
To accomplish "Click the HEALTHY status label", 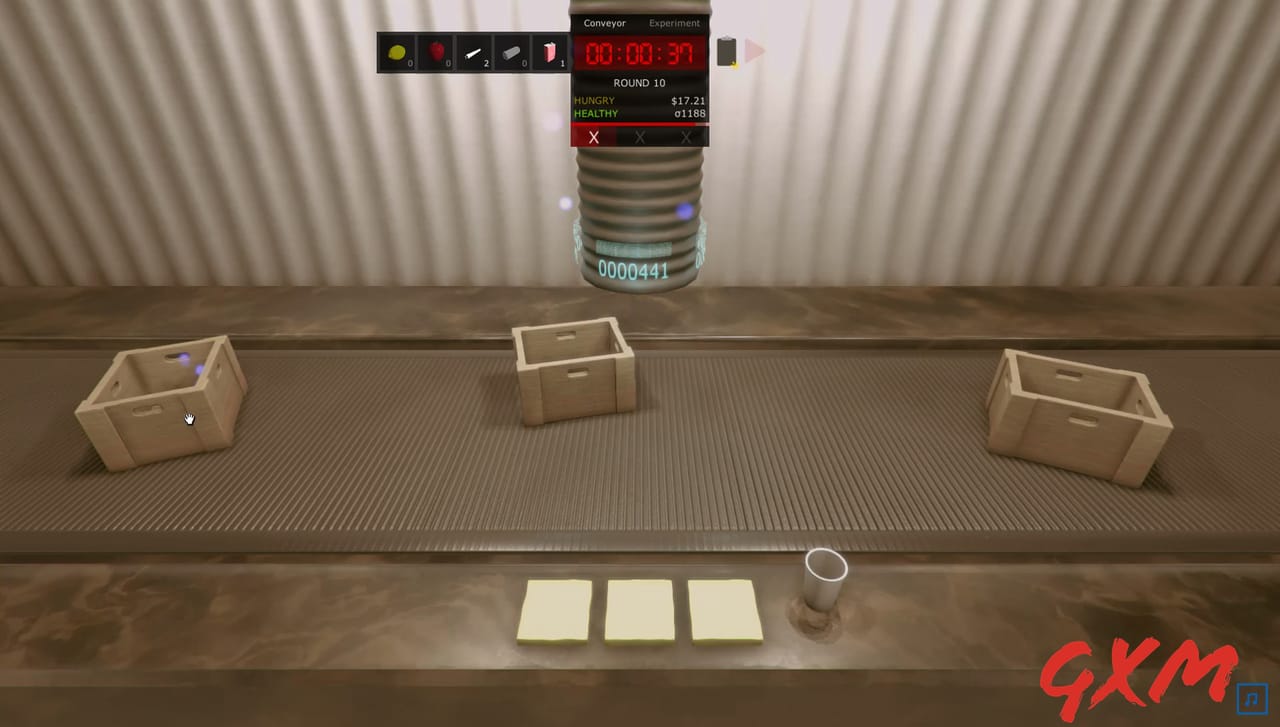I will (x=595, y=113).
